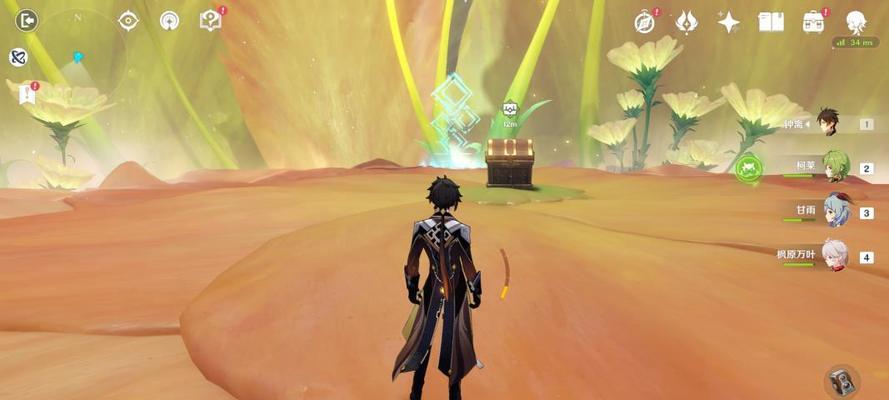889x400 pixels.
Task: Use the gadget button in the bottom-right corner
Action: pyautogui.click(x=842, y=381)
